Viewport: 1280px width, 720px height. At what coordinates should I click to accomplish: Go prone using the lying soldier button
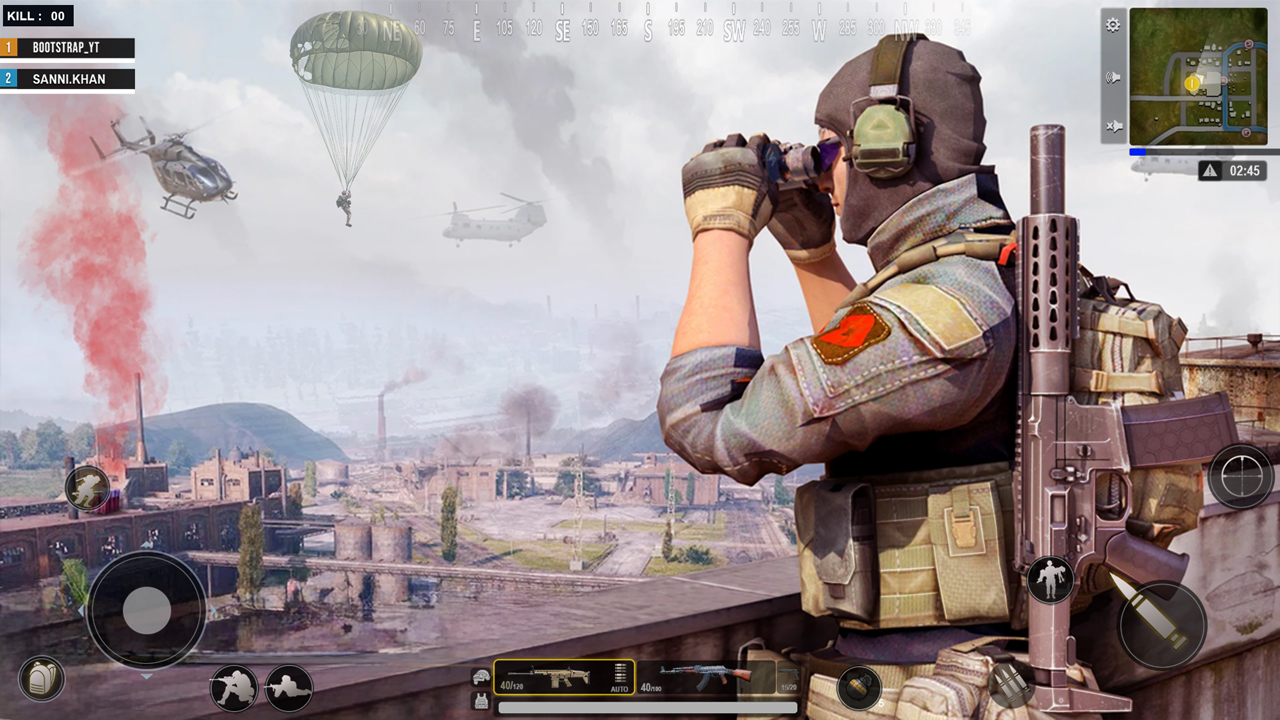289,688
